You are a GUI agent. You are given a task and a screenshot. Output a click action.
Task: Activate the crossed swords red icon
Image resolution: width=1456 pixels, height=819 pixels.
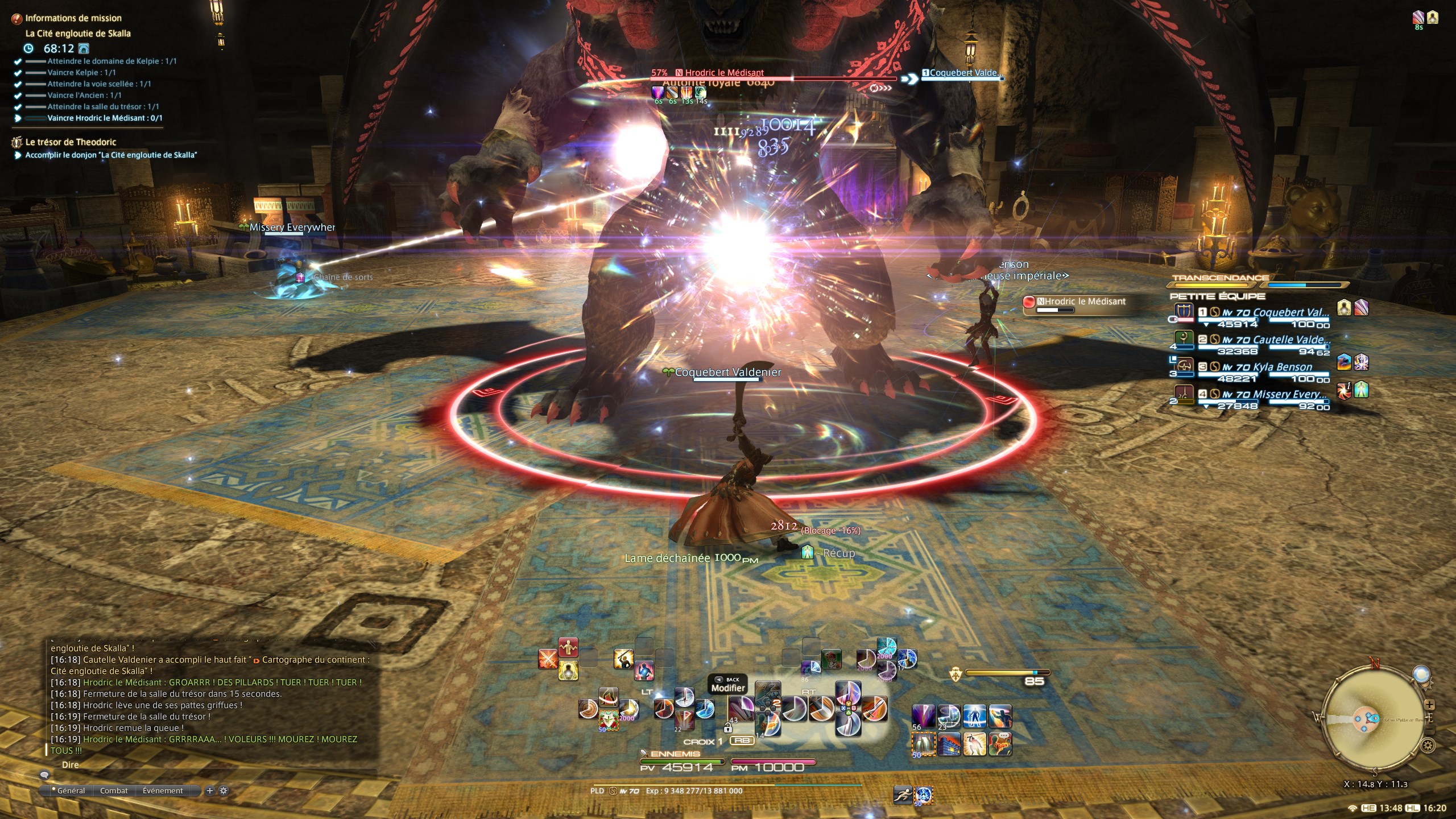click(x=548, y=659)
